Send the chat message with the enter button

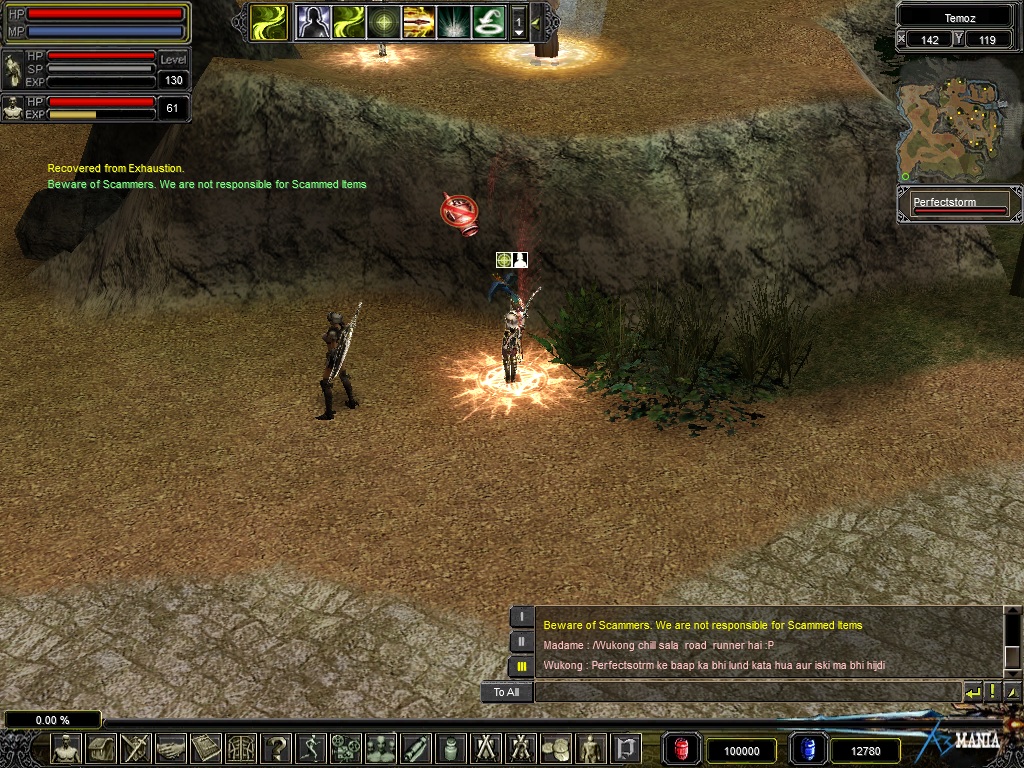[x=972, y=692]
